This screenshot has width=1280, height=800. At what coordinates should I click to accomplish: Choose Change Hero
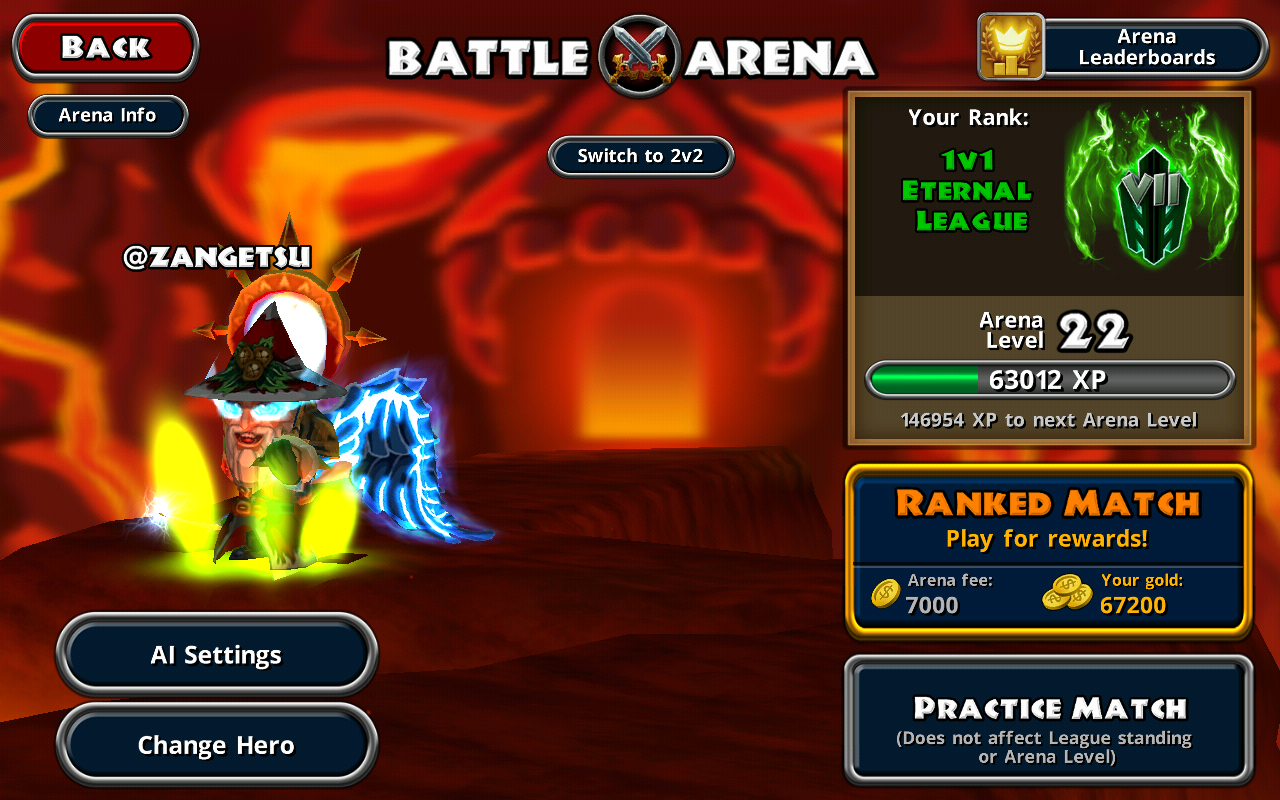216,745
